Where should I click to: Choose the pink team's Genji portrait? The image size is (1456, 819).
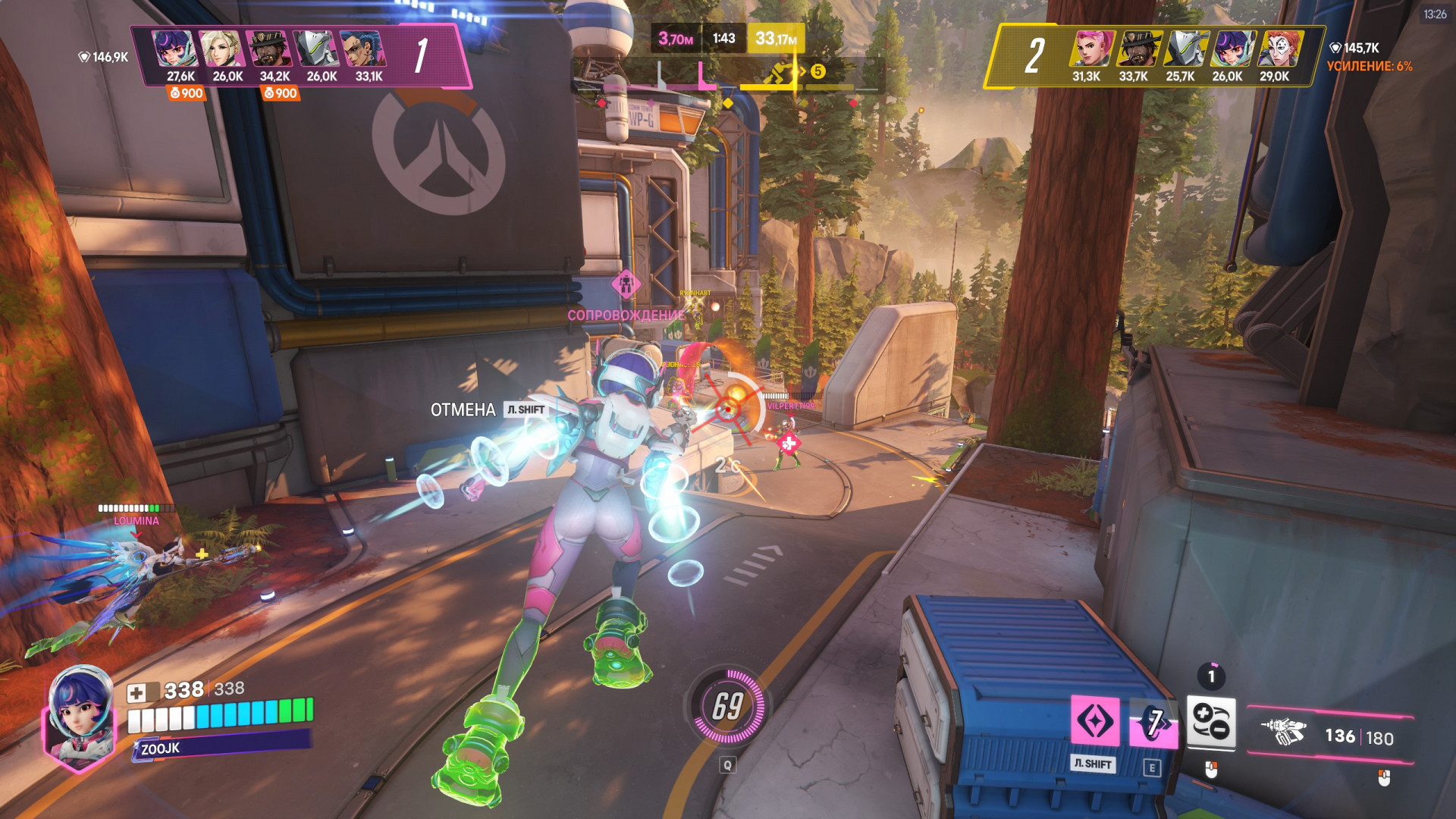pyautogui.click(x=316, y=49)
